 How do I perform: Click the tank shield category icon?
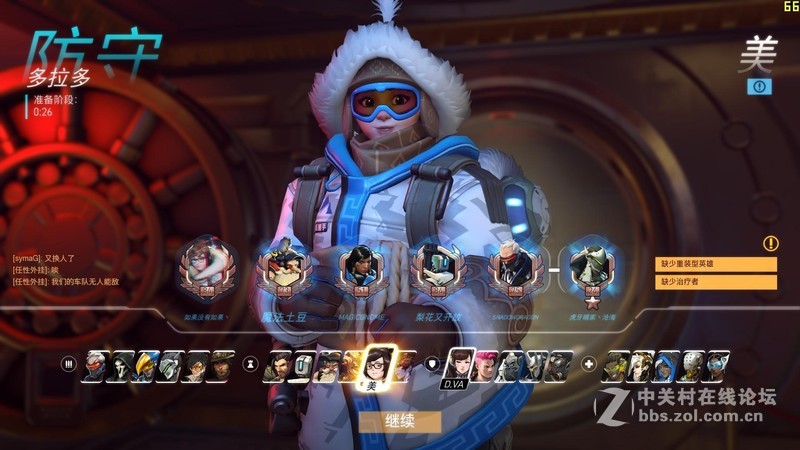(432, 364)
